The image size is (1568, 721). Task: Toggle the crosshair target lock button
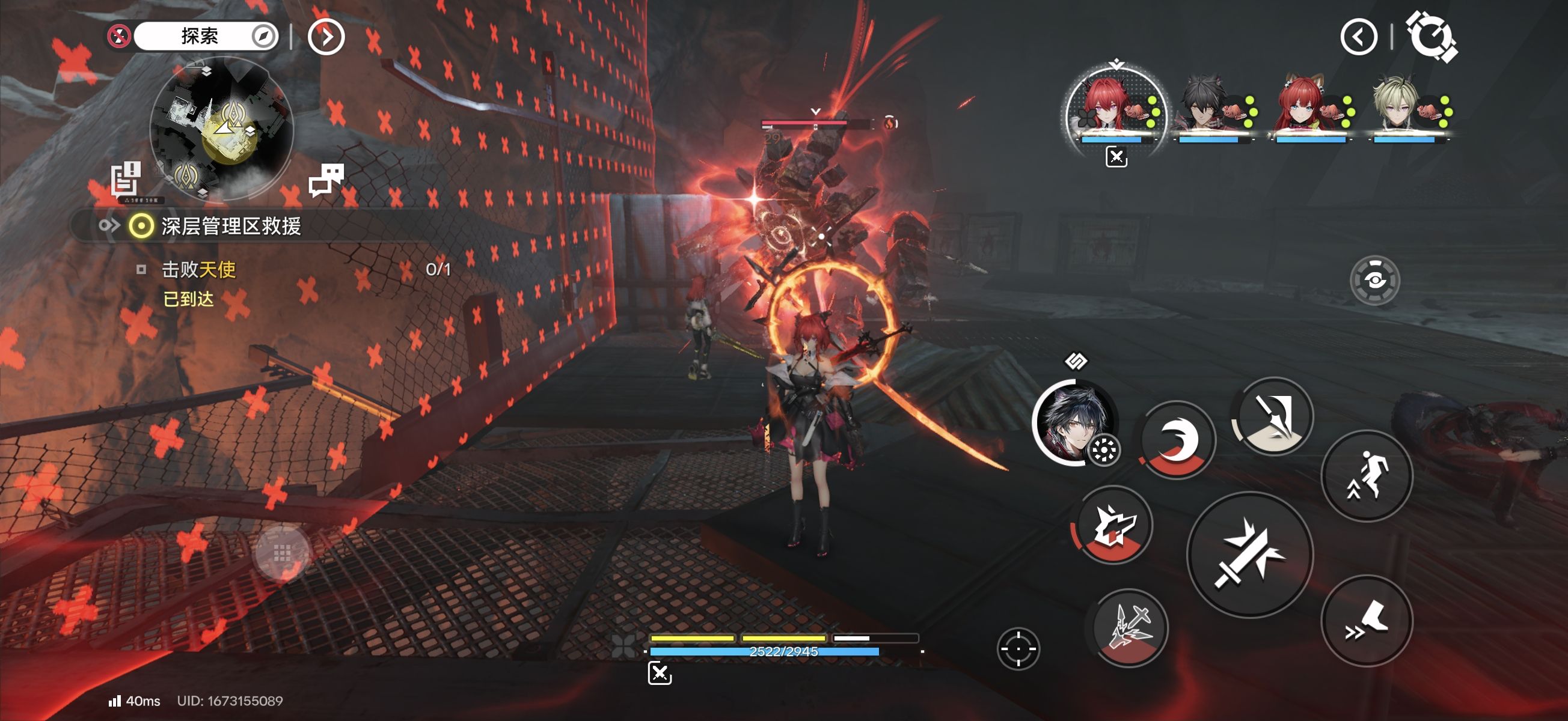click(x=1018, y=648)
